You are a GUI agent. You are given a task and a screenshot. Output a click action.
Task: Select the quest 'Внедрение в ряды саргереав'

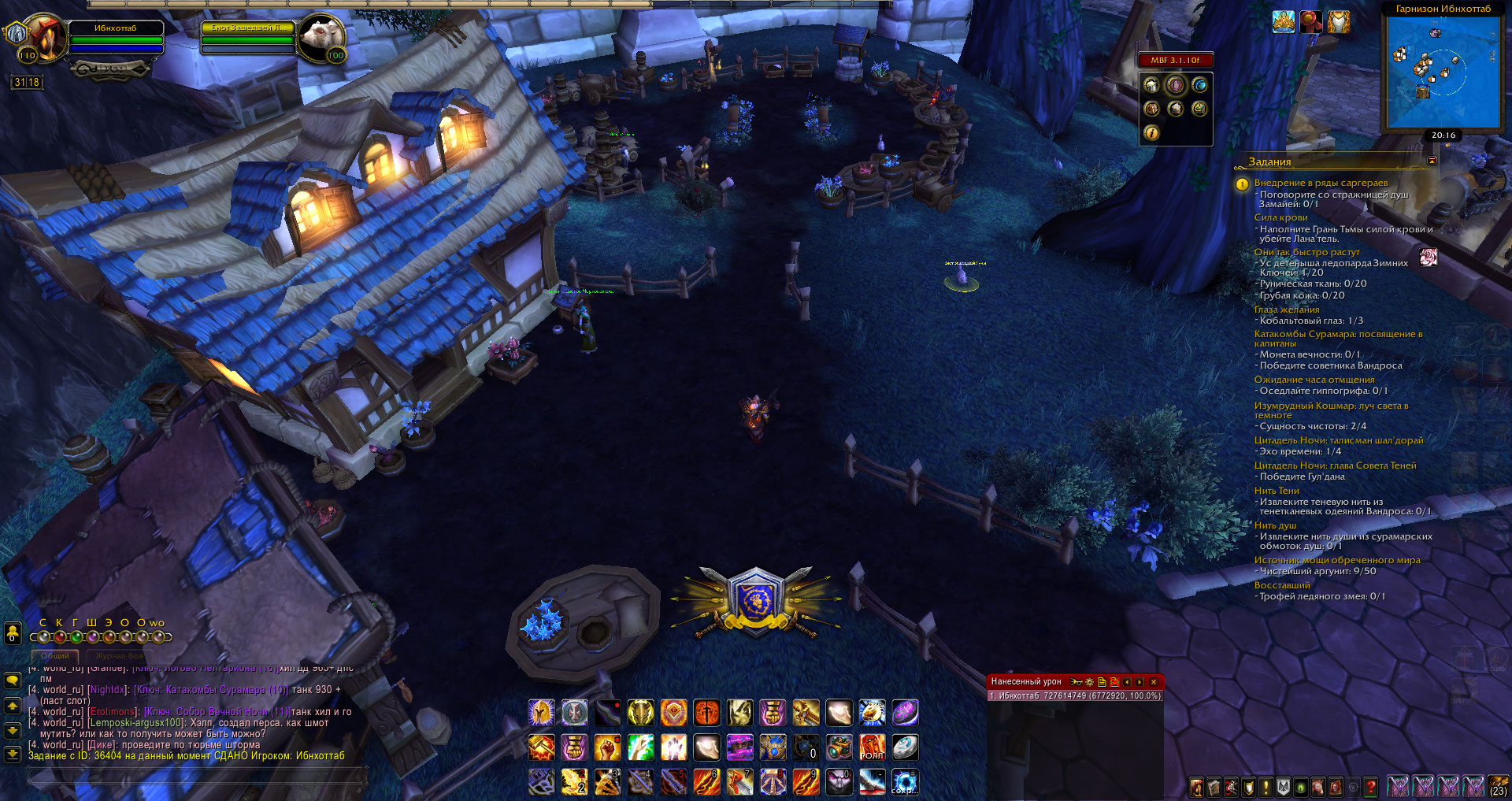coord(1321,183)
